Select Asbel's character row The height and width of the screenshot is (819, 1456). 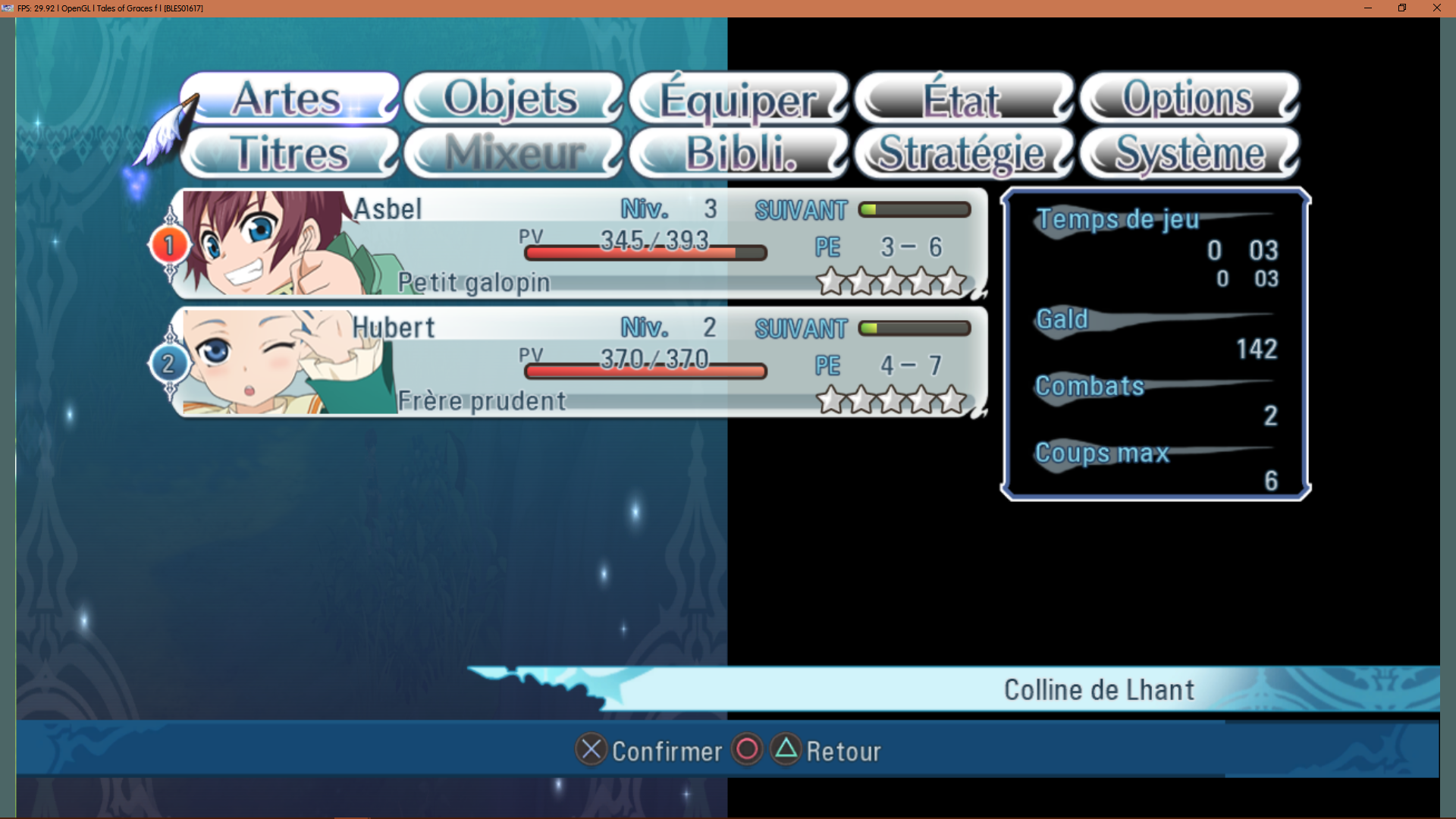(580, 244)
